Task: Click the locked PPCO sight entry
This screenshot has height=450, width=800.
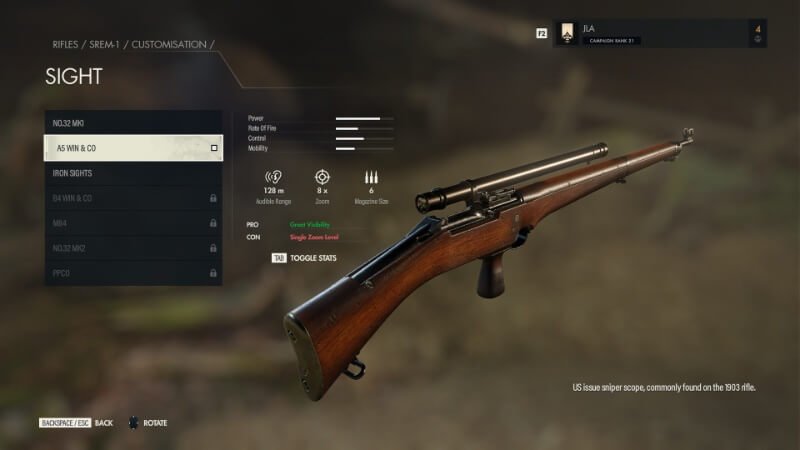Action: click(132, 272)
